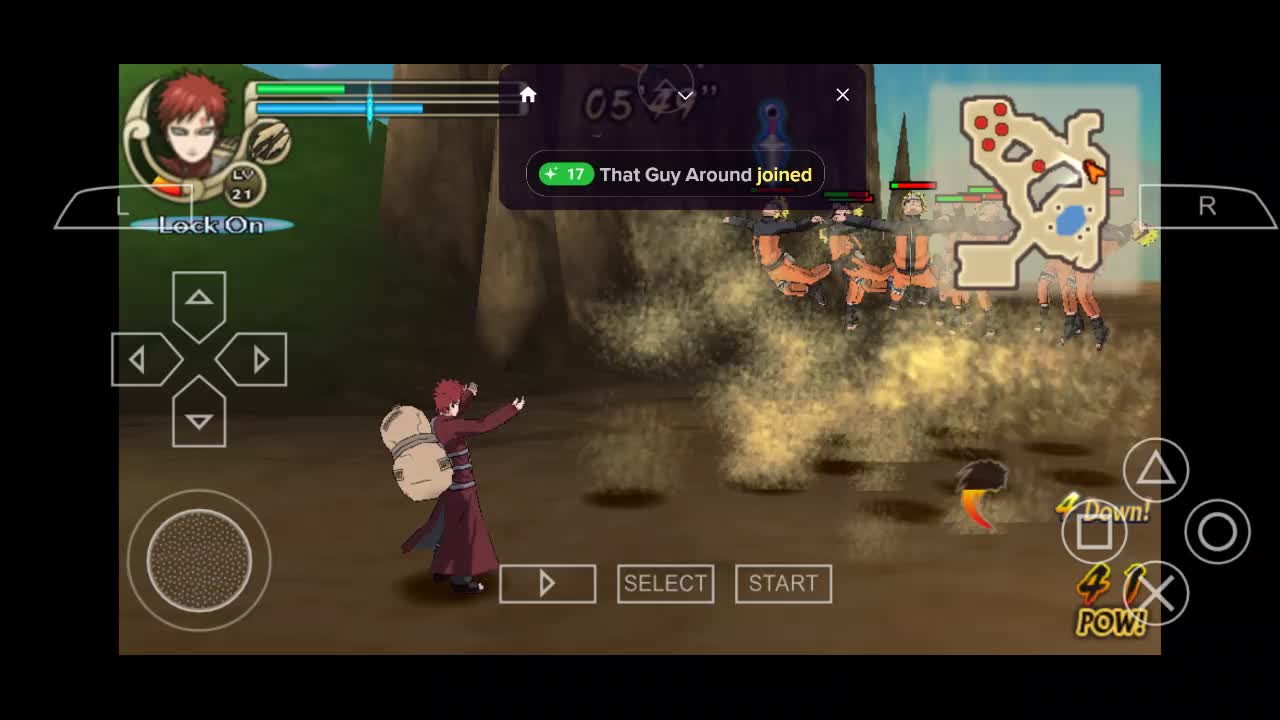Tap the D-pad right arrow
This screenshot has height=720, width=1280.
[x=257, y=360]
